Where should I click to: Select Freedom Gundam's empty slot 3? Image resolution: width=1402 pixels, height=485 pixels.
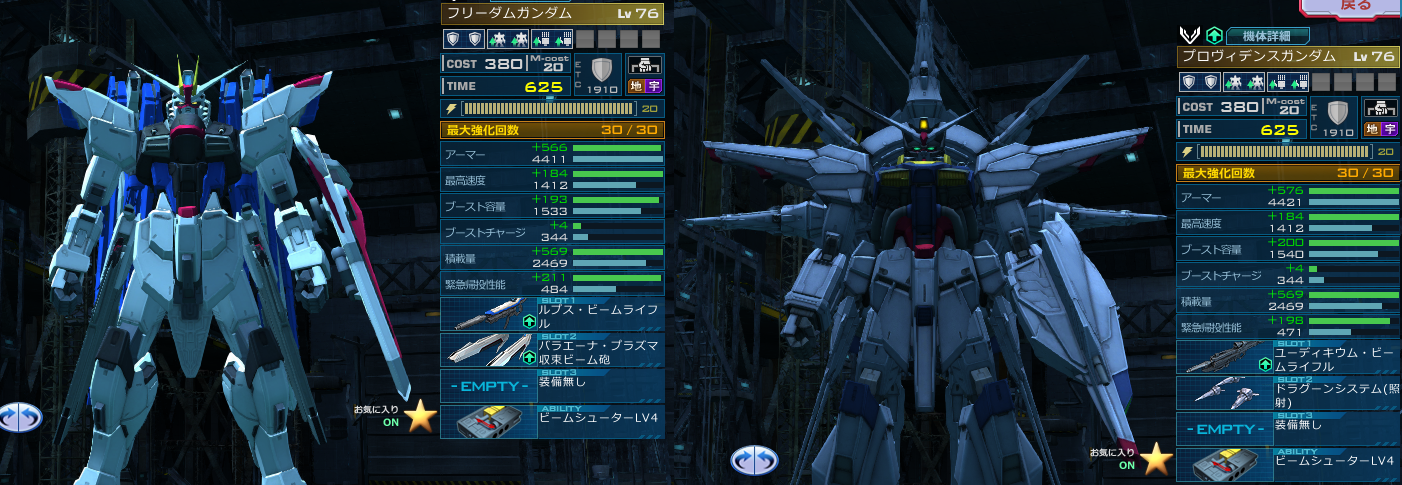551,385
